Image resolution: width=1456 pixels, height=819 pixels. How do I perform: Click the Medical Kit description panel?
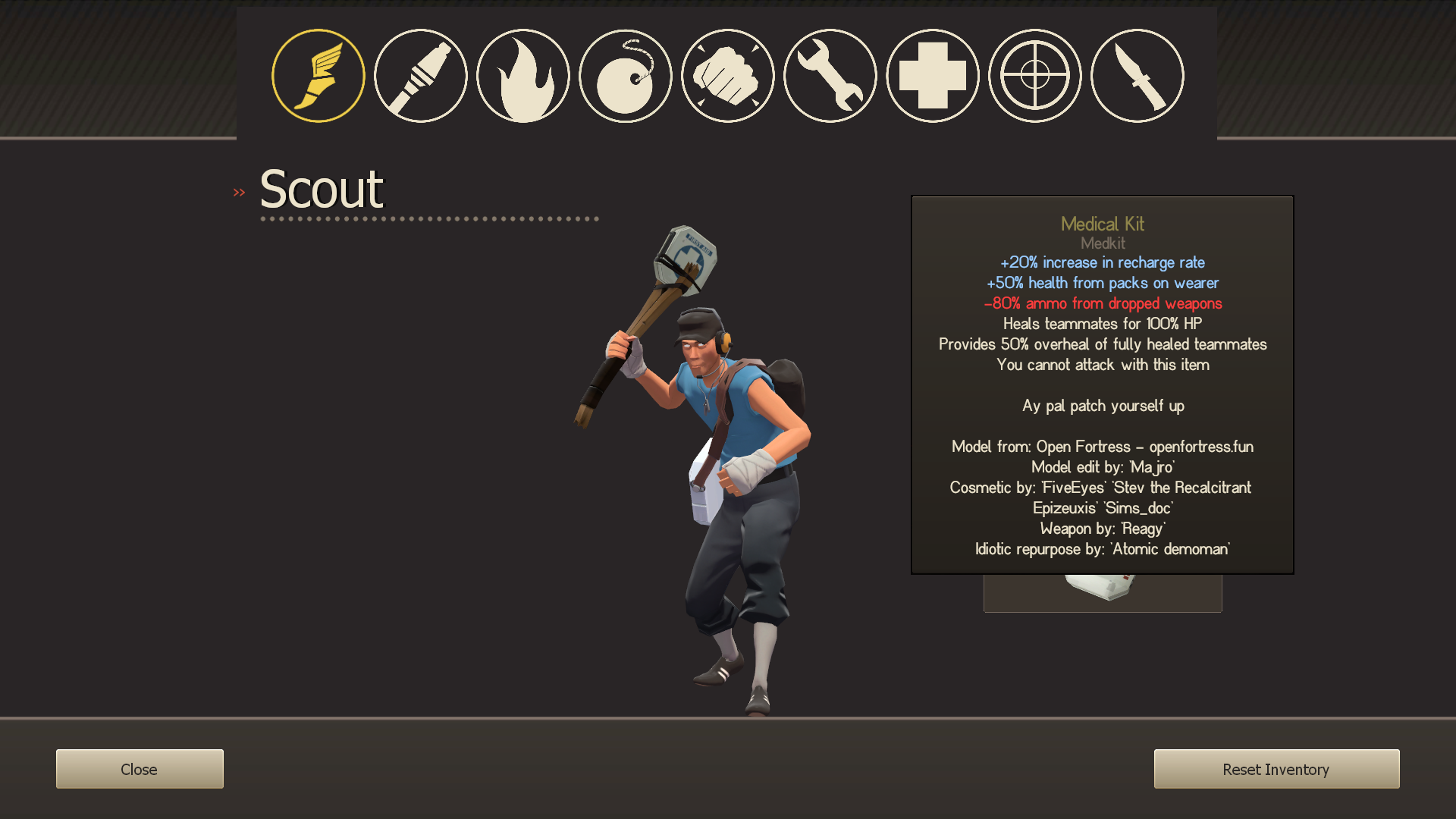pos(1102,383)
